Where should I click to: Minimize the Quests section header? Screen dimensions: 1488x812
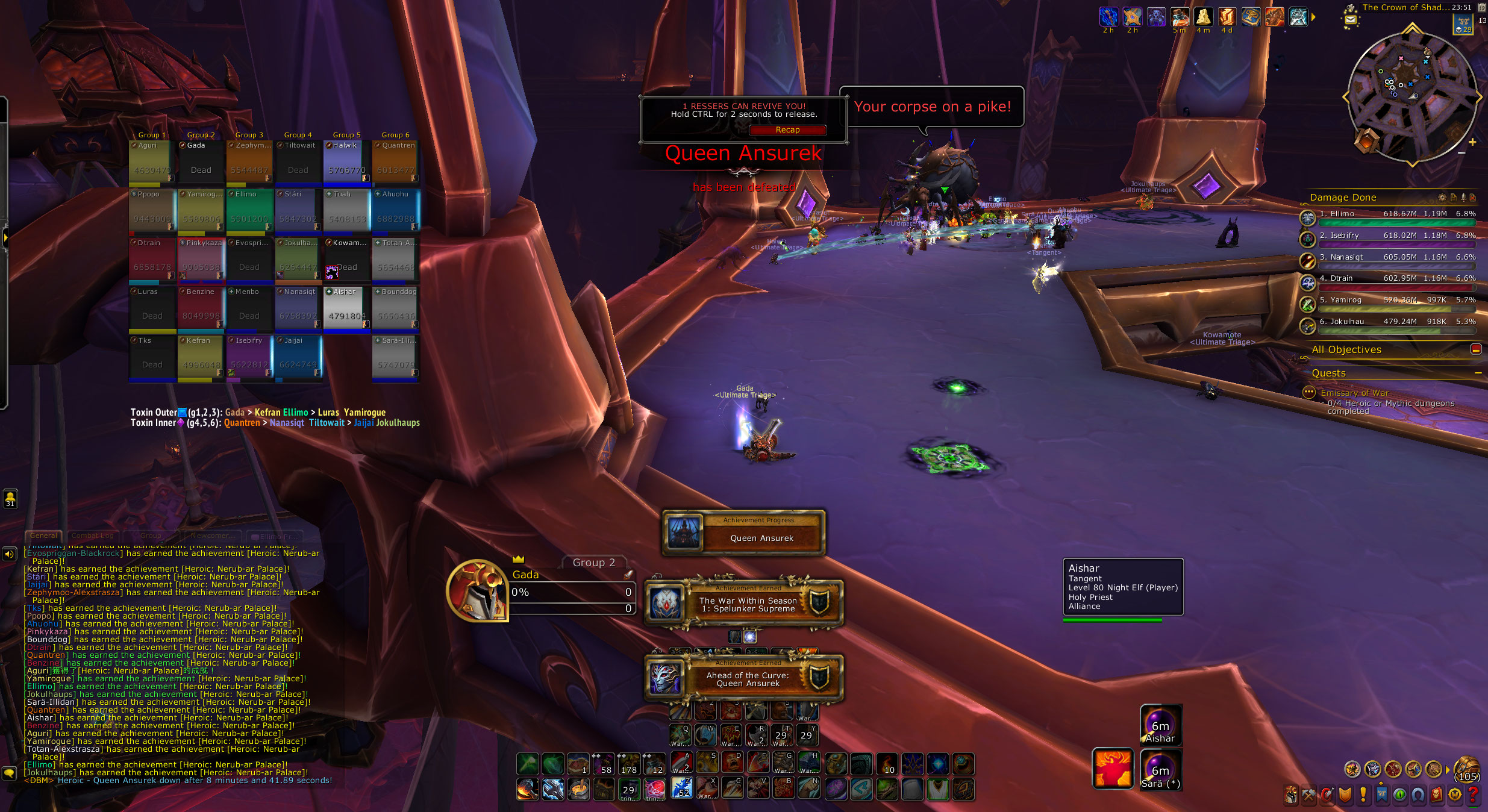pos(1478,373)
